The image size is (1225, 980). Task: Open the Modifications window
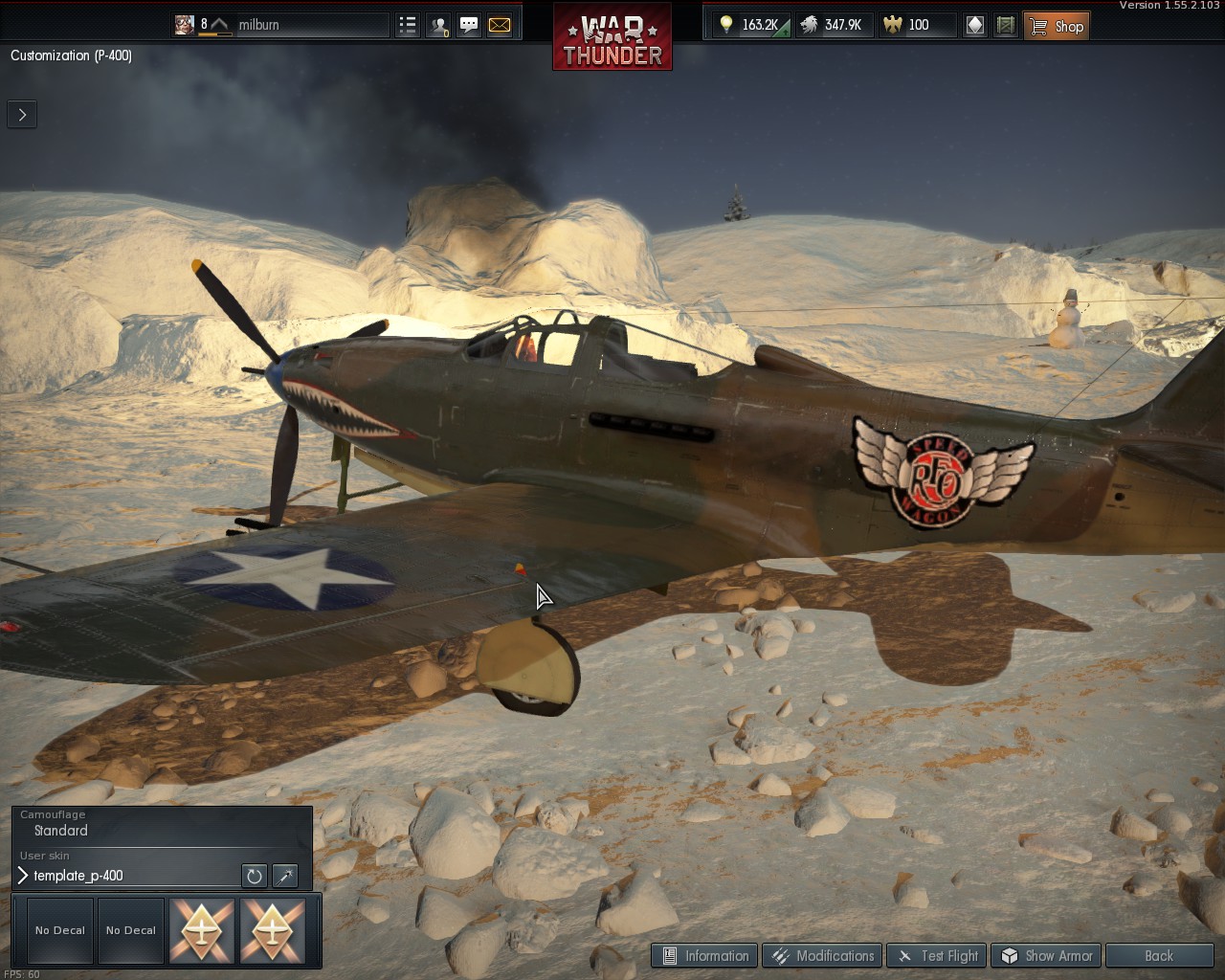pos(823,955)
